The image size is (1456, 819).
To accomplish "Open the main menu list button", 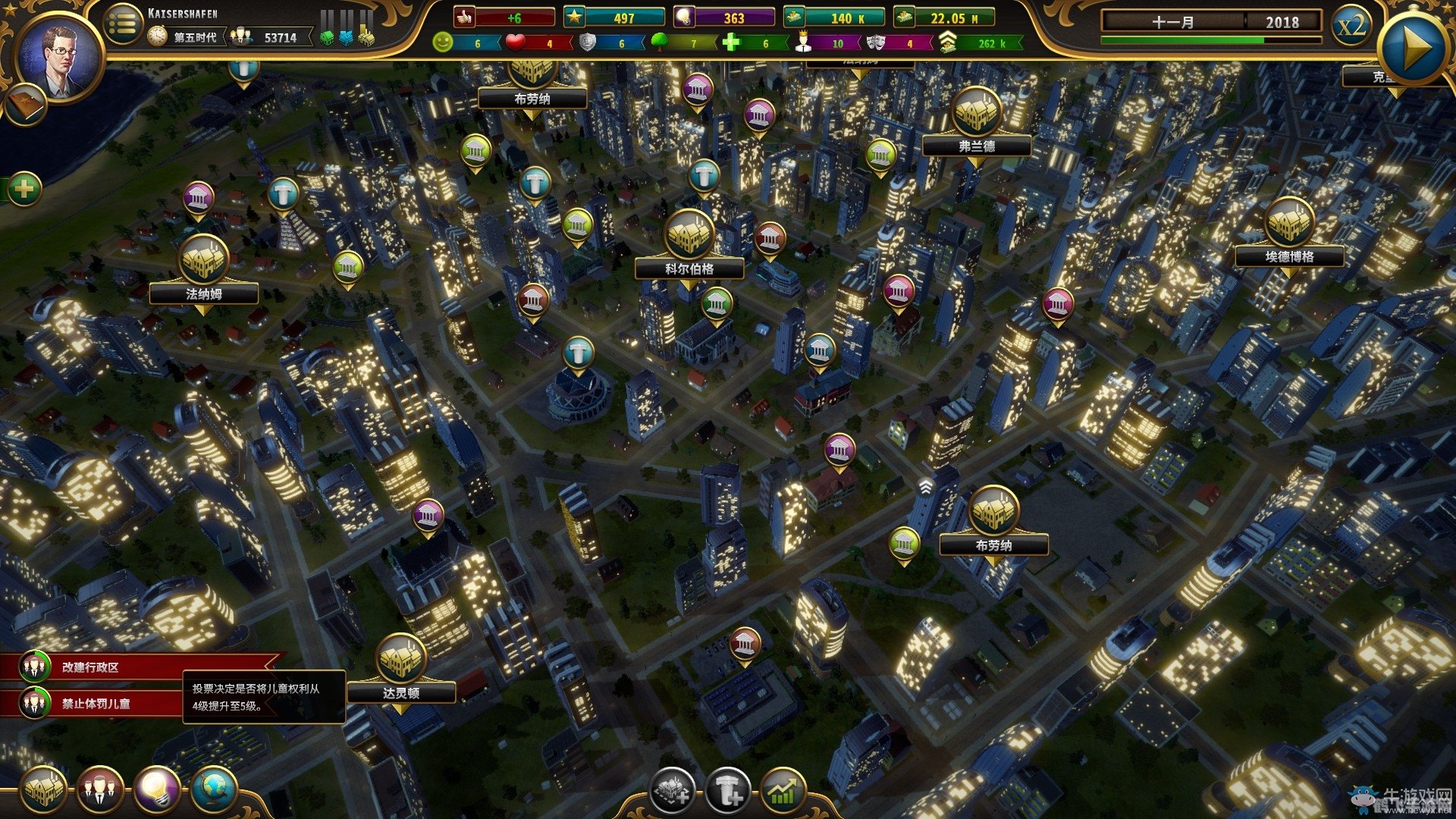I will pos(122,24).
